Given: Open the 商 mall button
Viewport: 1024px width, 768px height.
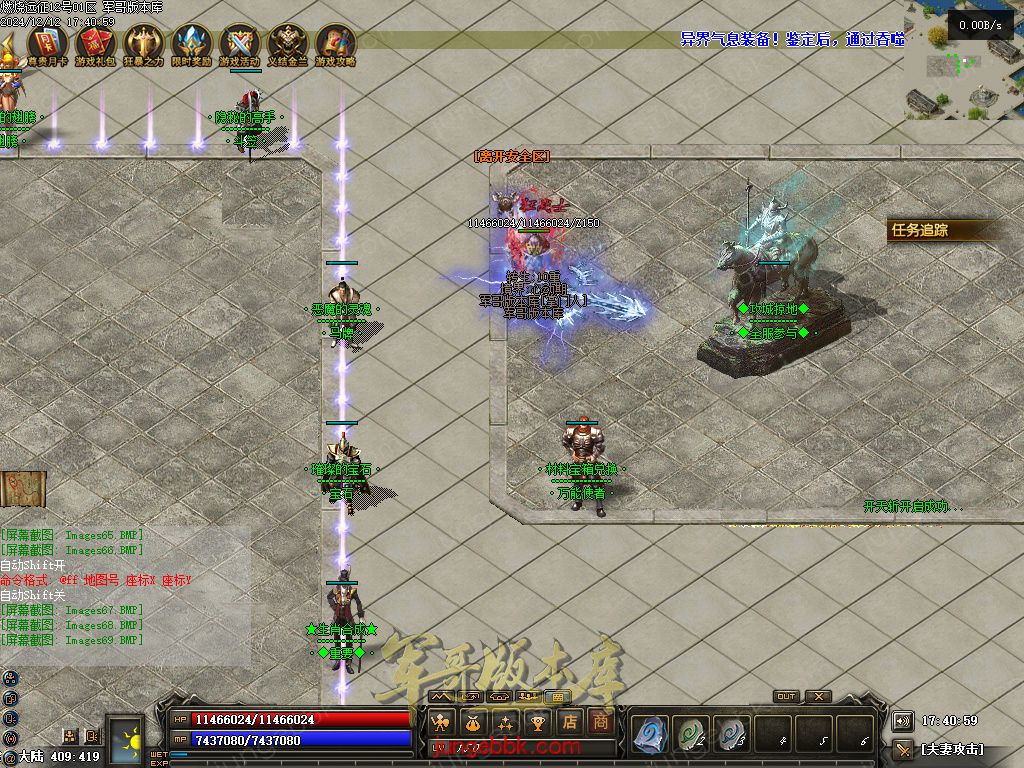Looking at the screenshot, I should click(x=601, y=722).
